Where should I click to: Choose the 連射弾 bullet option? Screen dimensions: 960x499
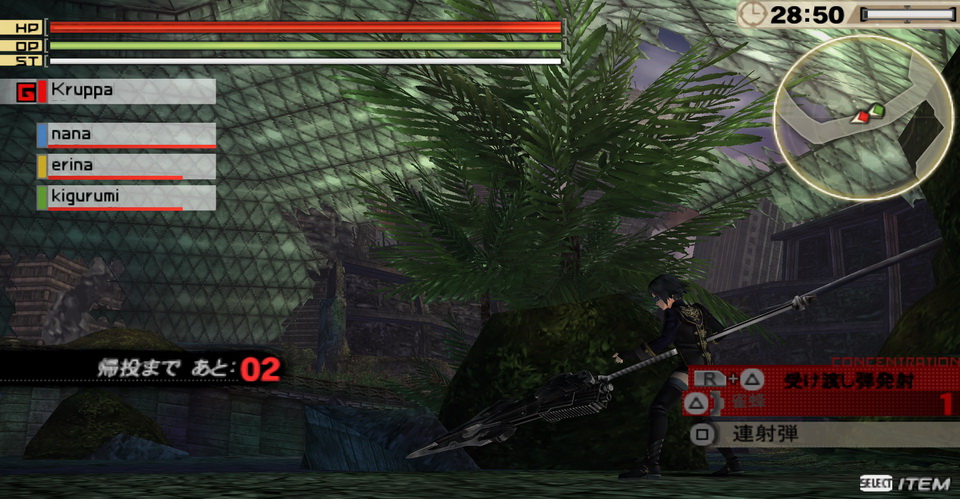coord(820,435)
